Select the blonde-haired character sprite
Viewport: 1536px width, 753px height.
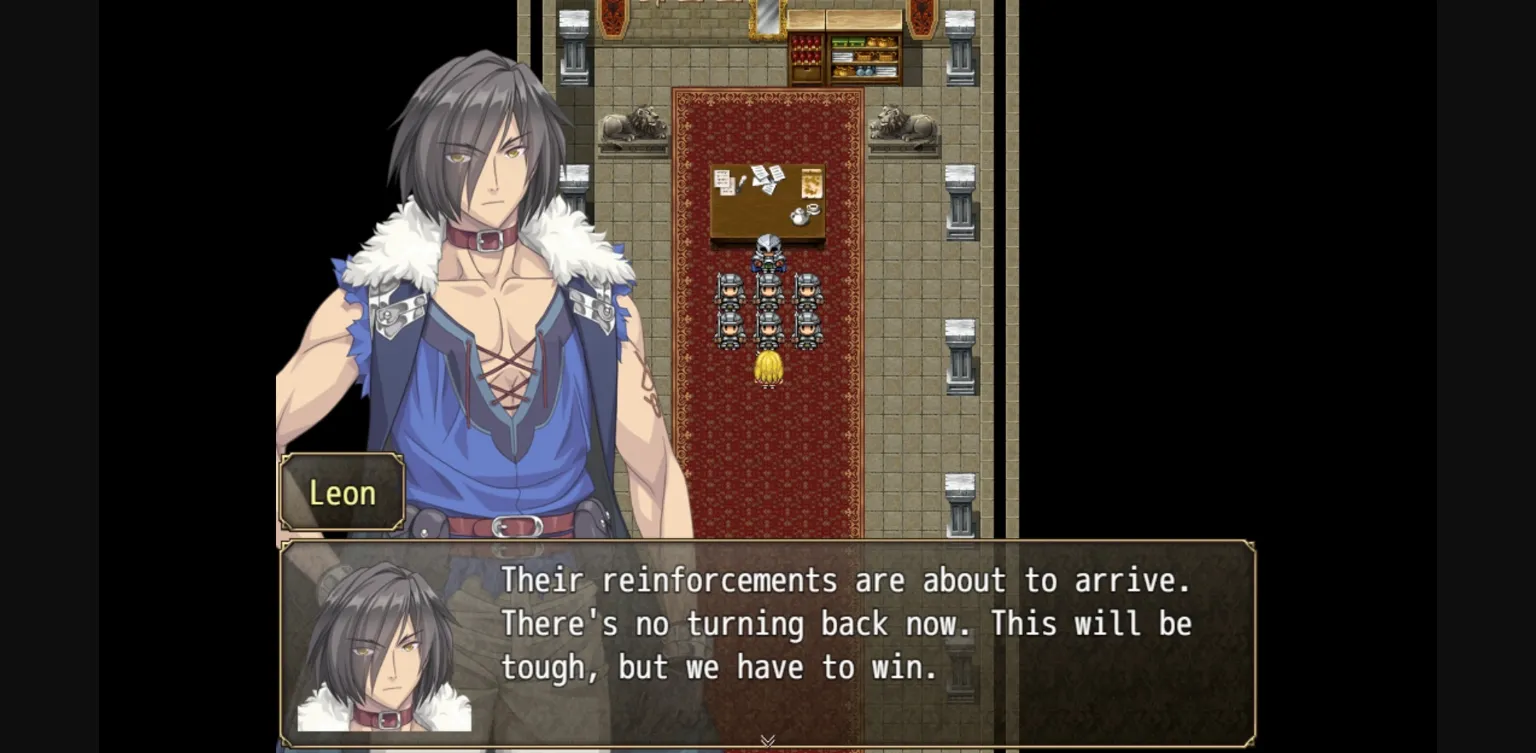click(768, 368)
